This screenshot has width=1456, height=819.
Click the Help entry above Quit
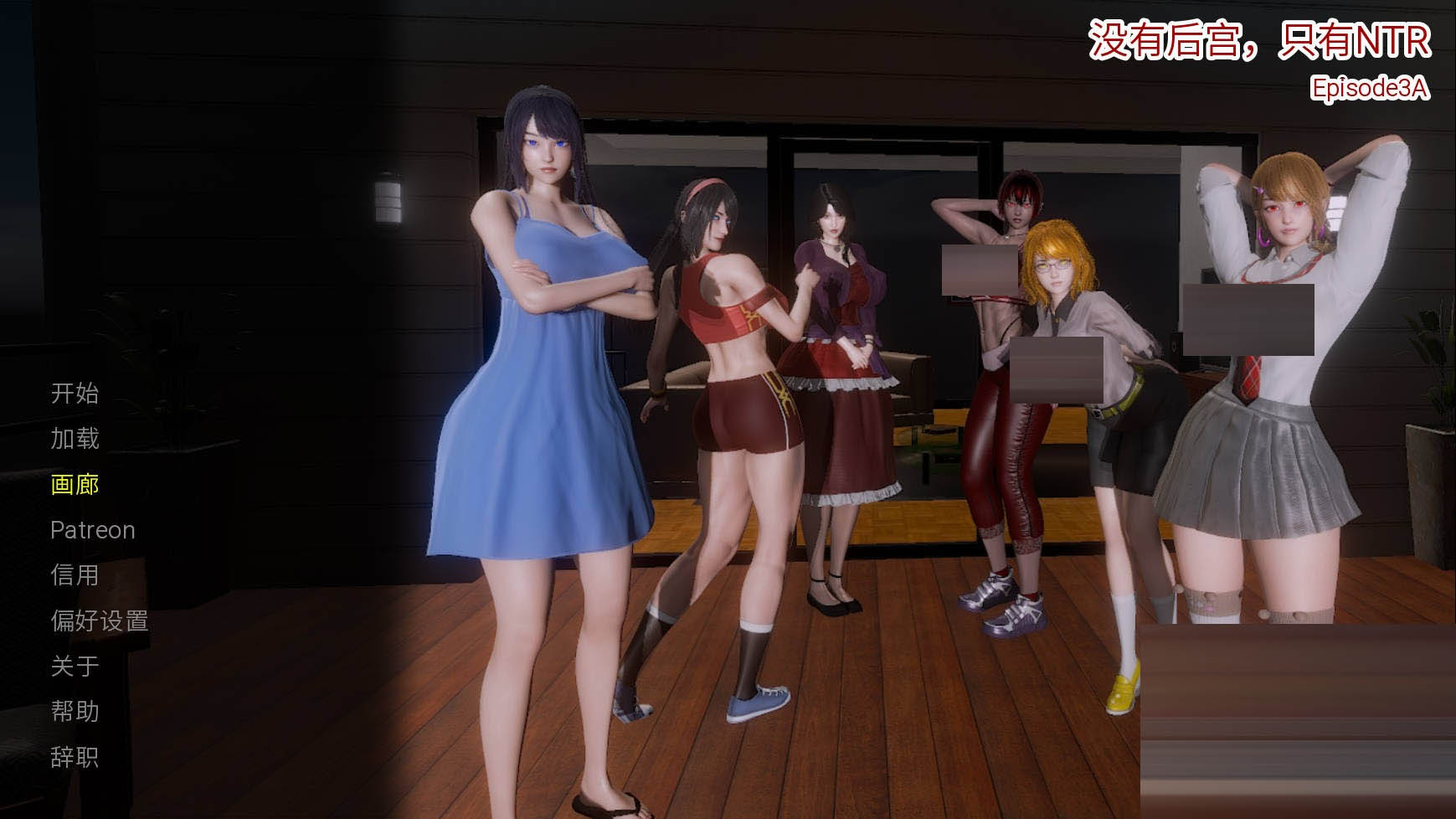click(75, 711)
